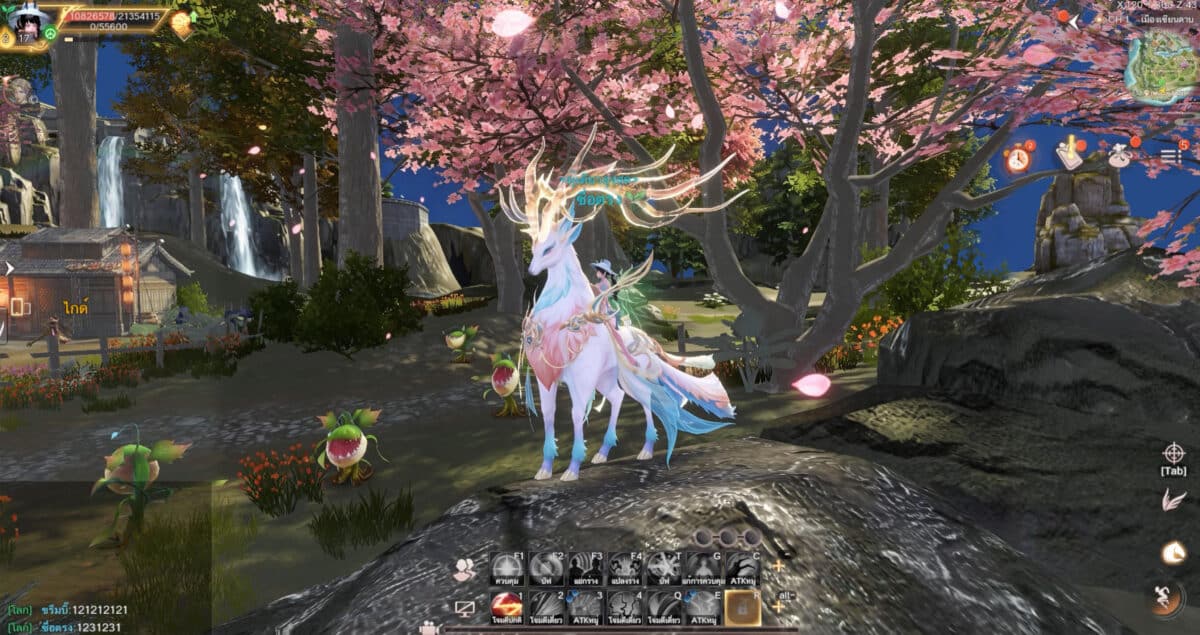The image size is (1200, 635).
Task: Select the locked golden R skill slot
Action: [x=742, y=607]
